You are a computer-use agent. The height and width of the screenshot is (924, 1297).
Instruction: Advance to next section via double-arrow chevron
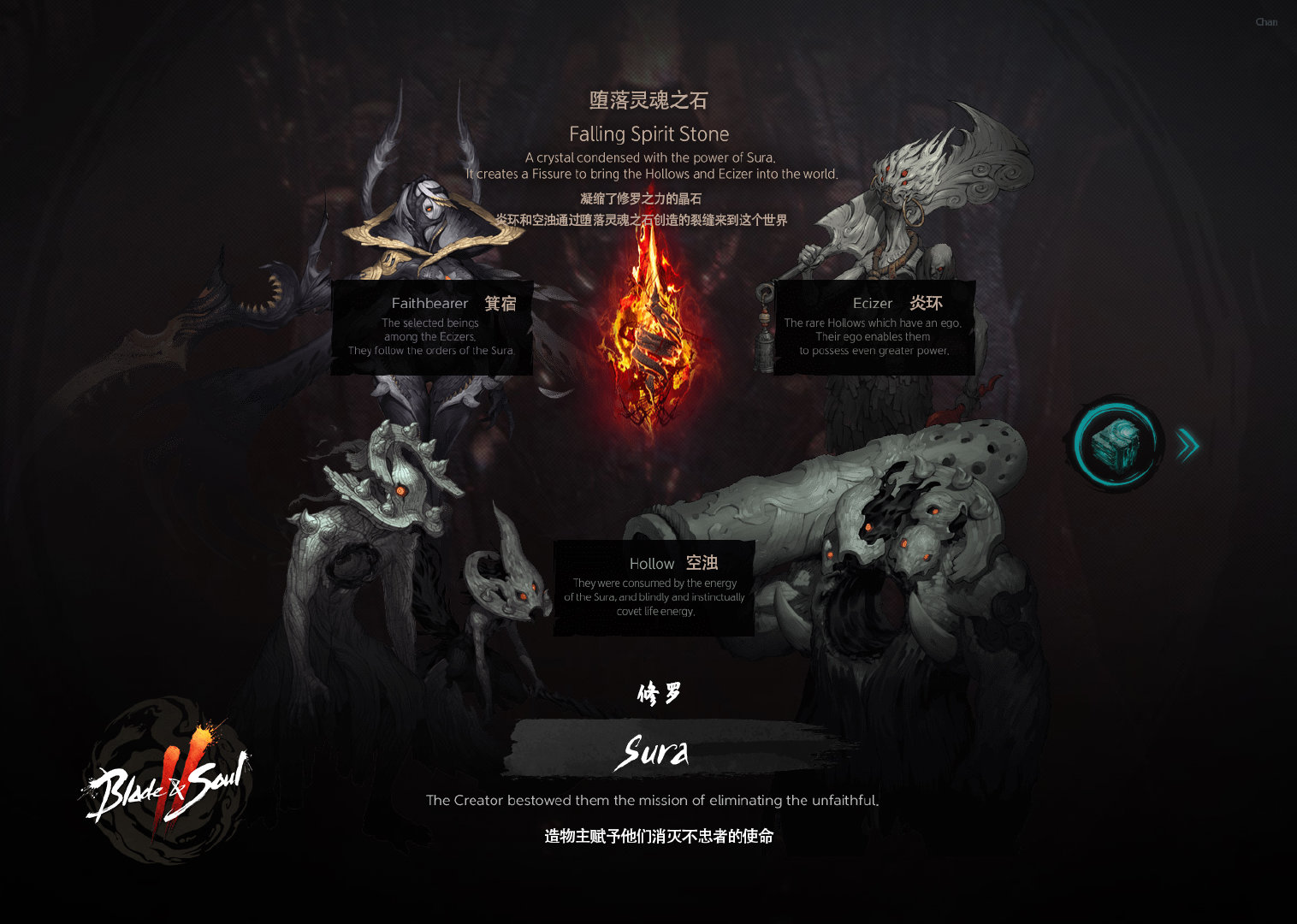1187,445
